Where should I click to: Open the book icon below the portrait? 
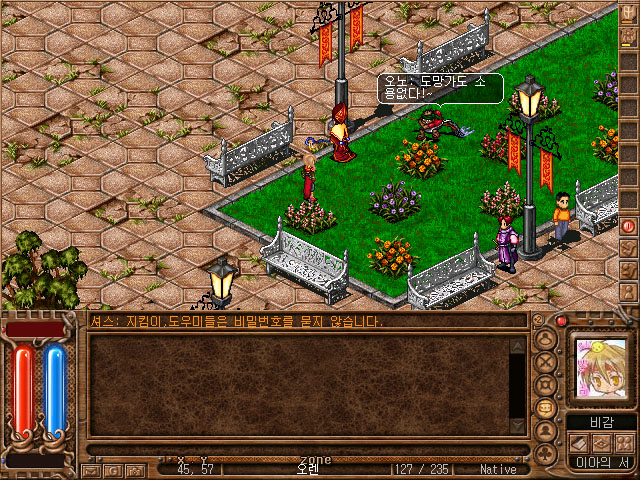(579, 443)
